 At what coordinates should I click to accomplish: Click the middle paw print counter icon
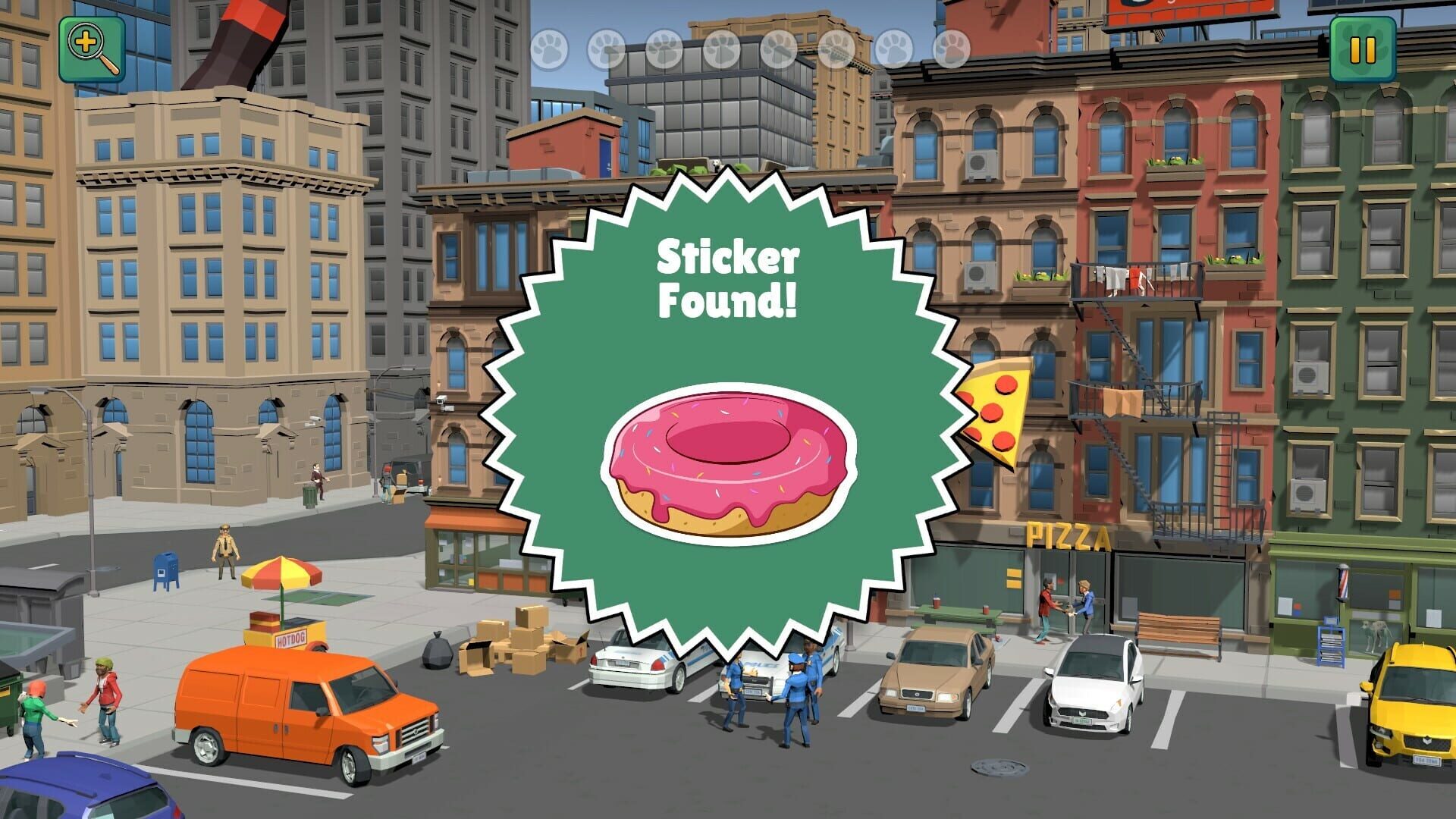[x=780, y=47]
